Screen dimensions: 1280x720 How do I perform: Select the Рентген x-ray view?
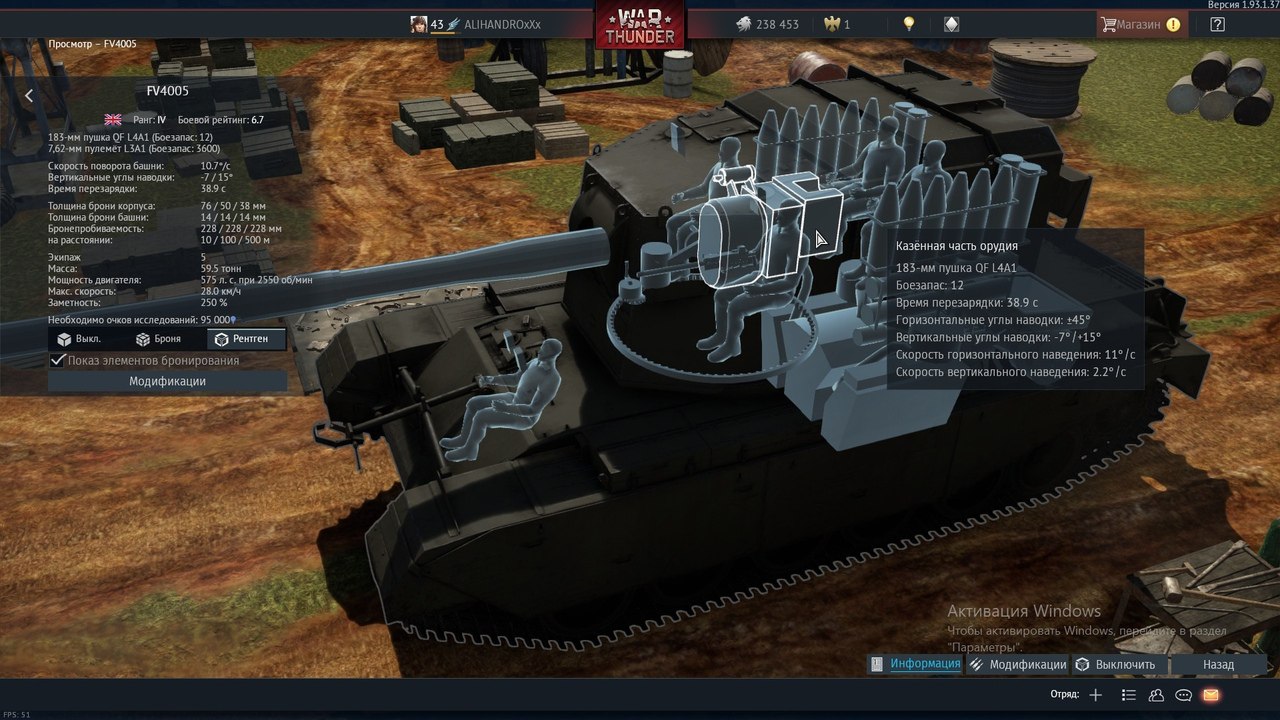(243, 339)
